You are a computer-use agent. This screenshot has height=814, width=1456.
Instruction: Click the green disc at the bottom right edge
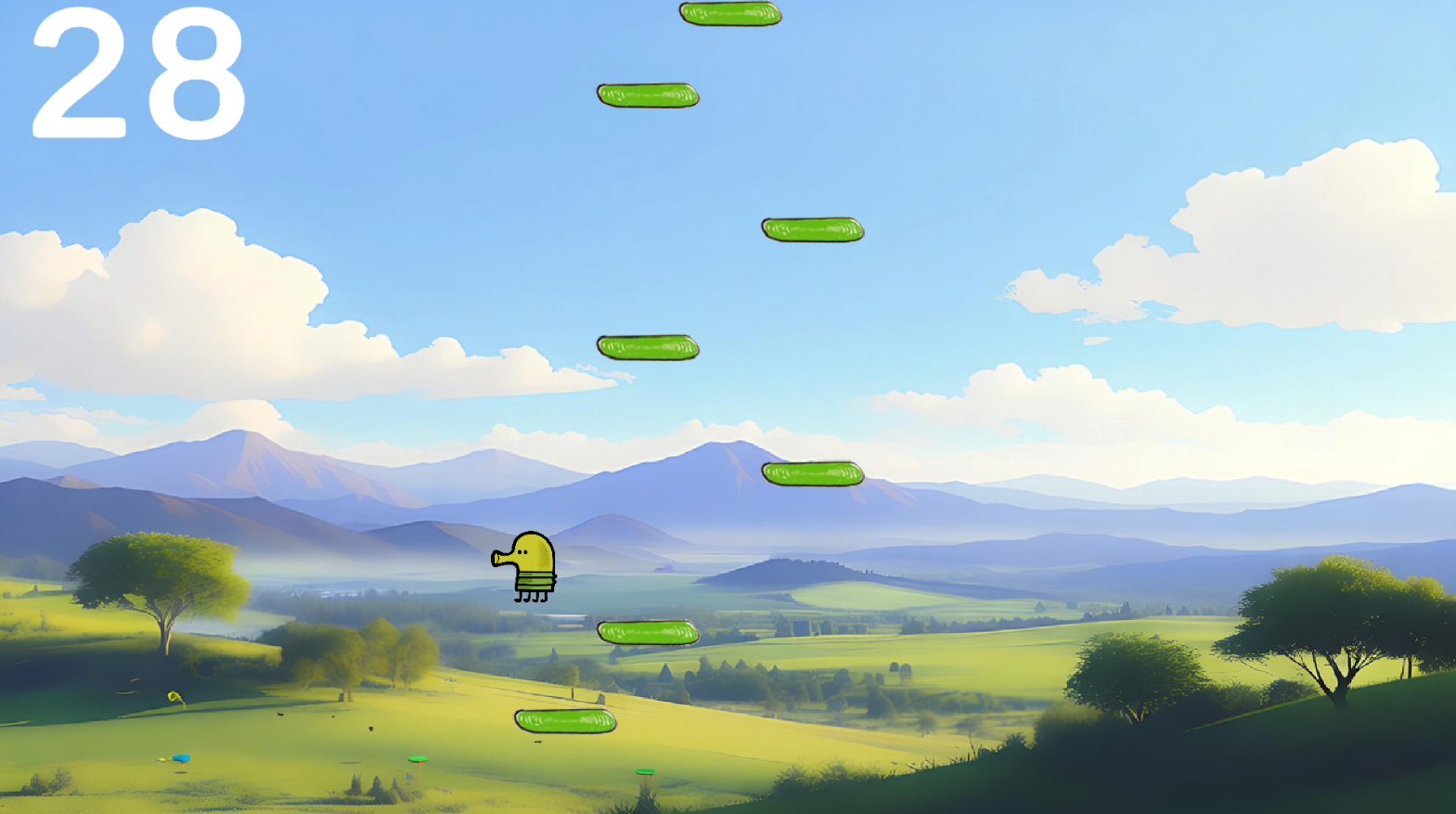point(644,771)
